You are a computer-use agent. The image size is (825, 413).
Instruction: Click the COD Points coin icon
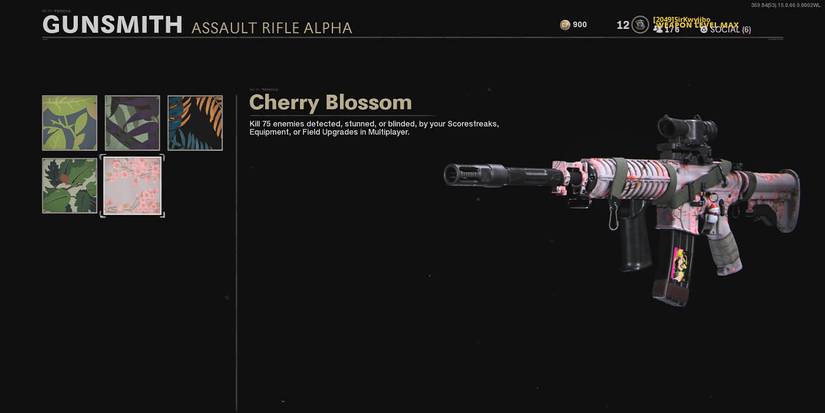[x=566, y=24]
